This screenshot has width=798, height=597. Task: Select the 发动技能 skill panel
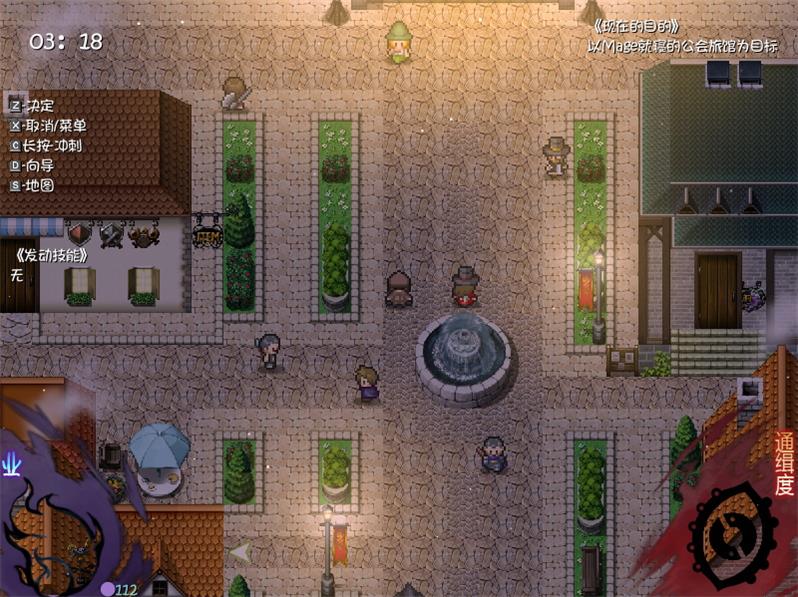point(52,254)
